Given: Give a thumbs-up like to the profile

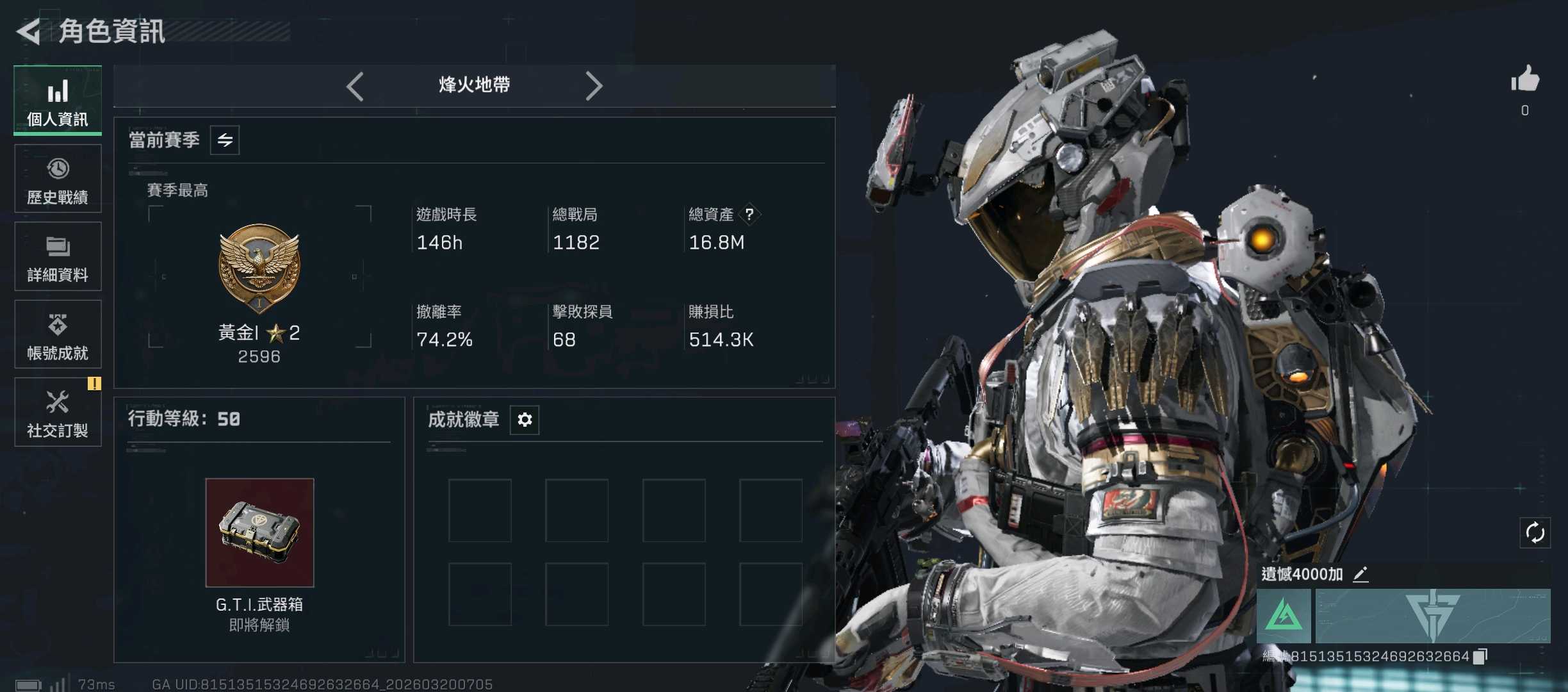Looking at the screenshot, I should pyautogui.click(x=1525, y=81).
